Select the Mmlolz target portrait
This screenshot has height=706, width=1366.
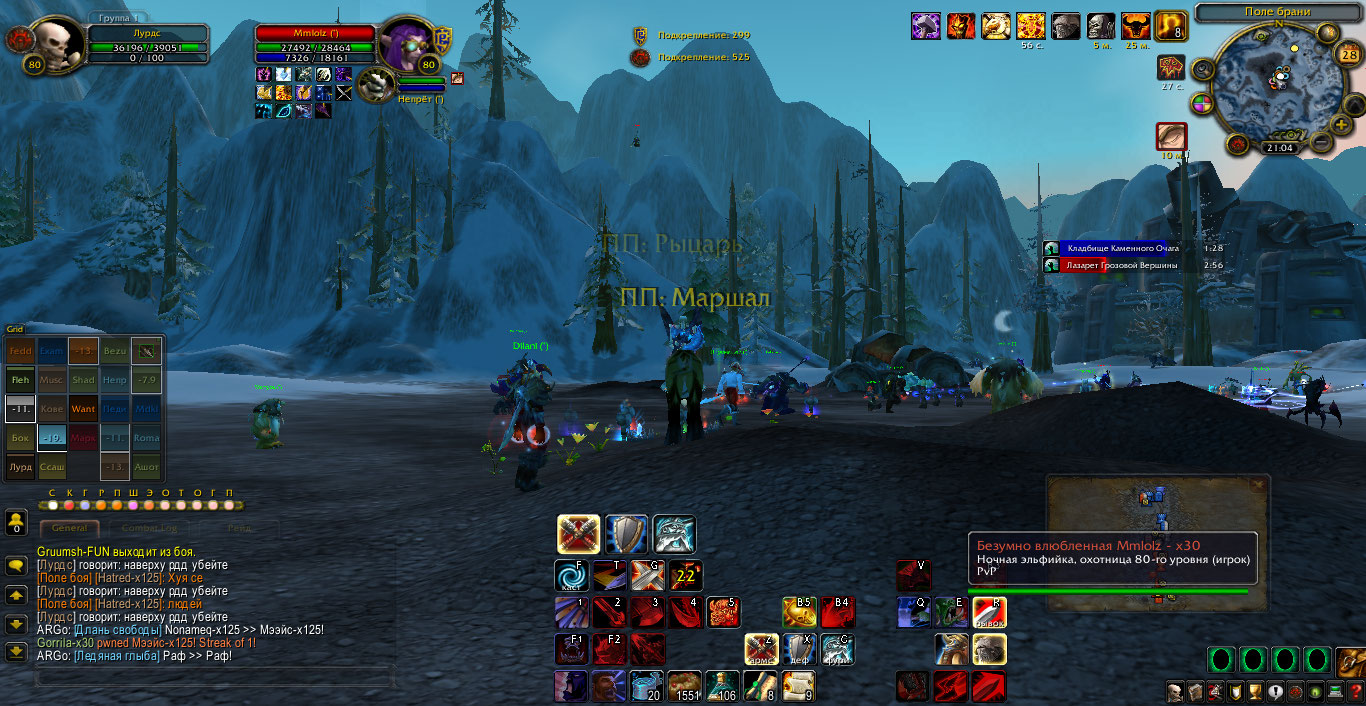pyautogui.click(x=406, y=45)
